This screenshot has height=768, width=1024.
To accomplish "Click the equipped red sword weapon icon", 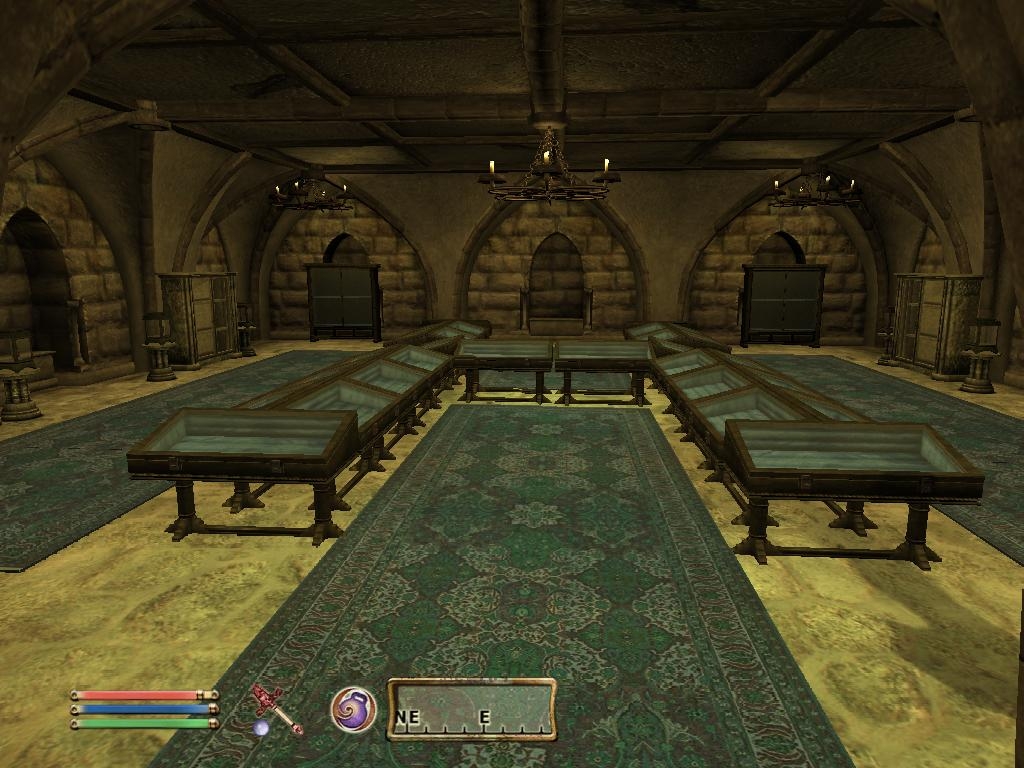I will click(277, 709).
